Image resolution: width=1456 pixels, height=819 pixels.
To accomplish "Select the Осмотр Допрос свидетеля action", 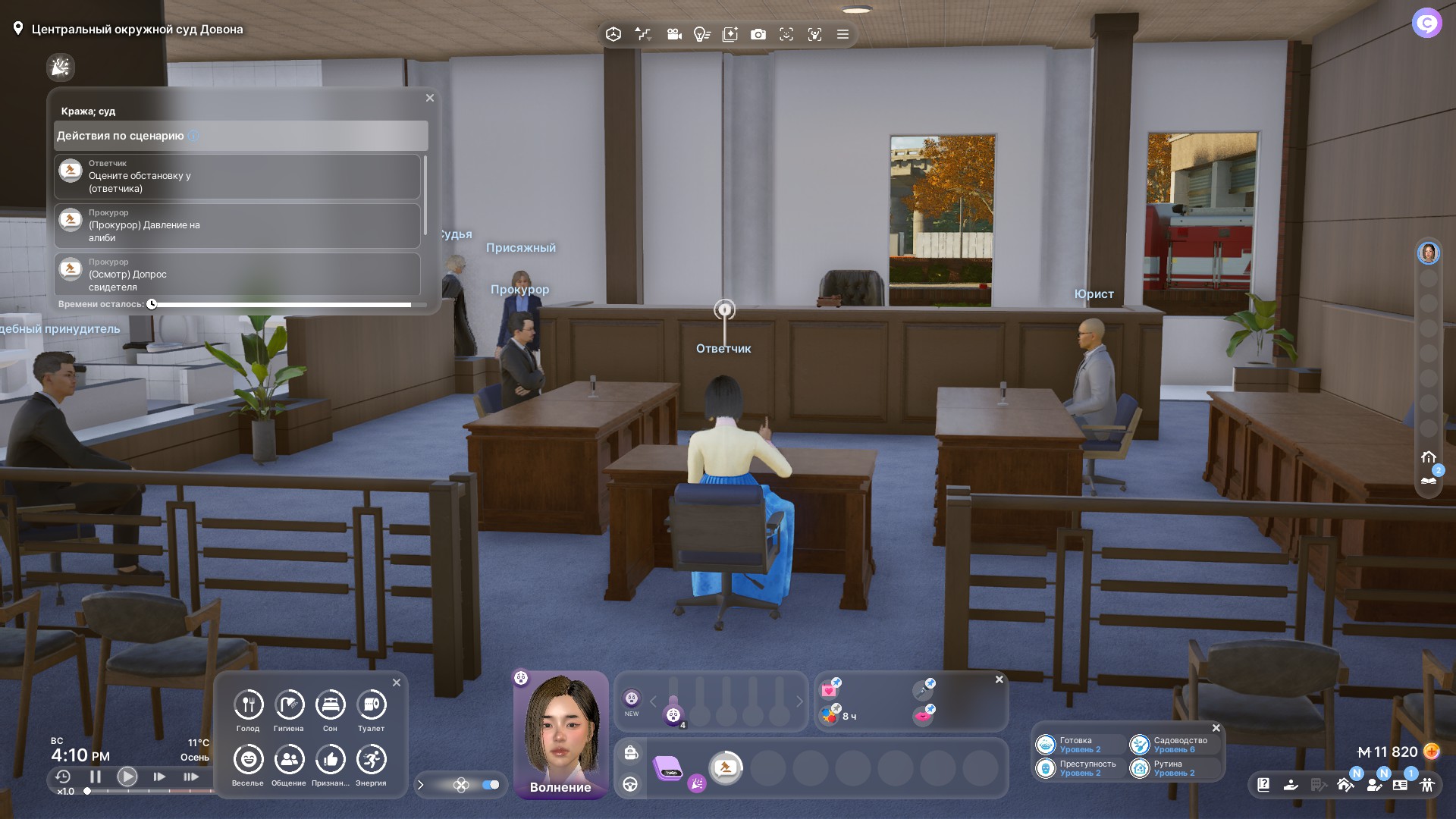I will click(x=237, y=275).
